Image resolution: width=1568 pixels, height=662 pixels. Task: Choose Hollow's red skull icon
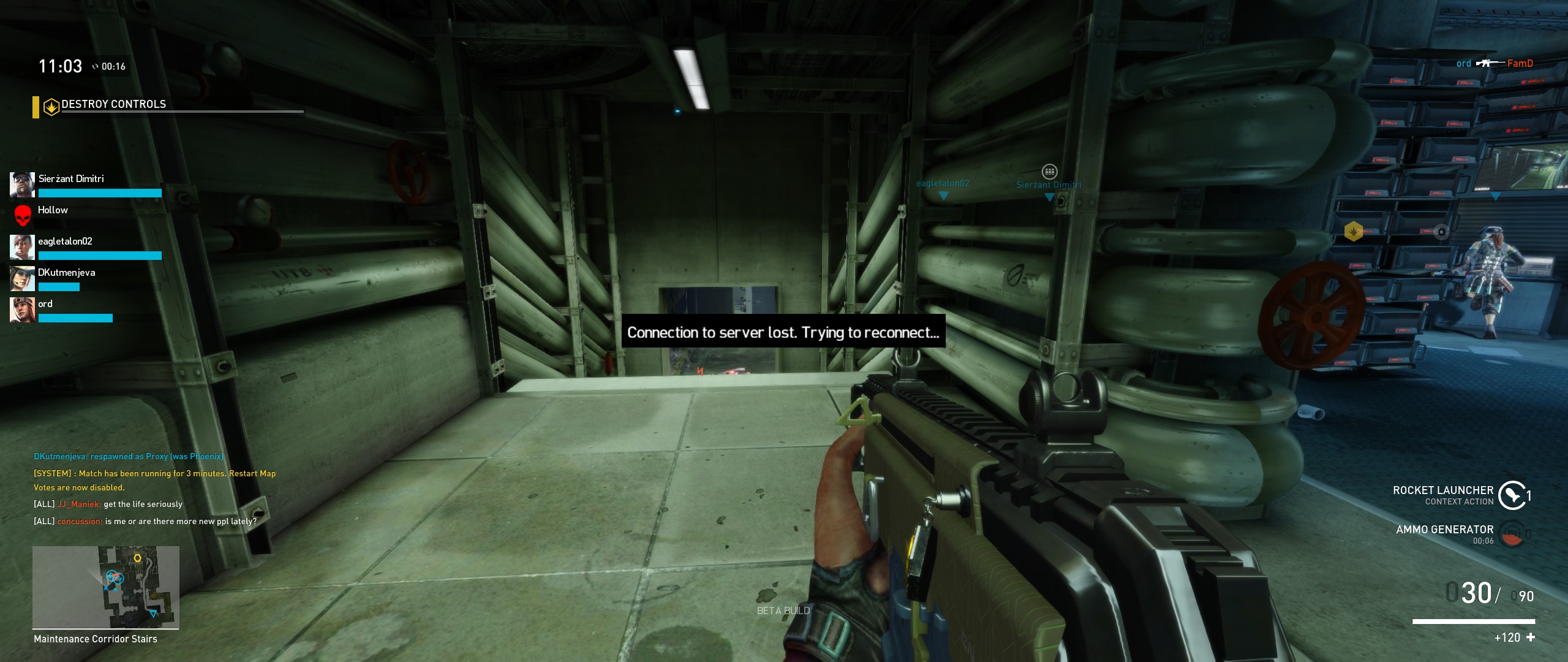pyautogui.click(x=23, y=215)
